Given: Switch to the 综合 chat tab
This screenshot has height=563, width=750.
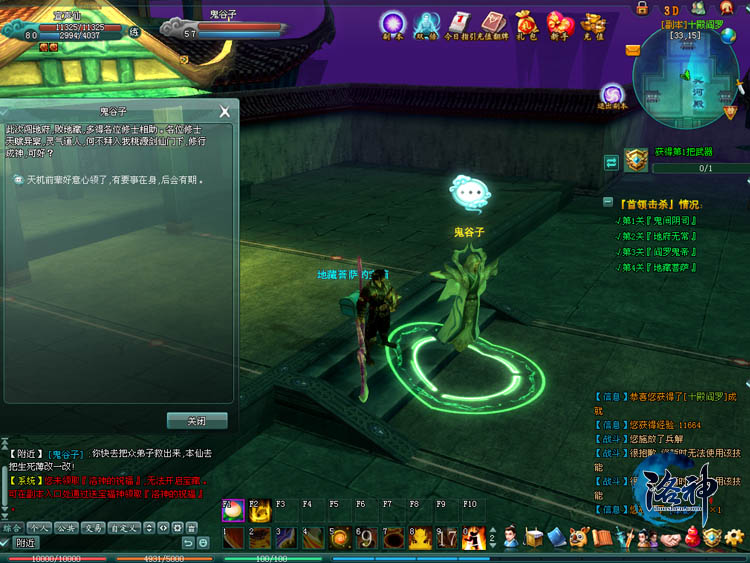Looking at the screenshot, I should 12,527.
